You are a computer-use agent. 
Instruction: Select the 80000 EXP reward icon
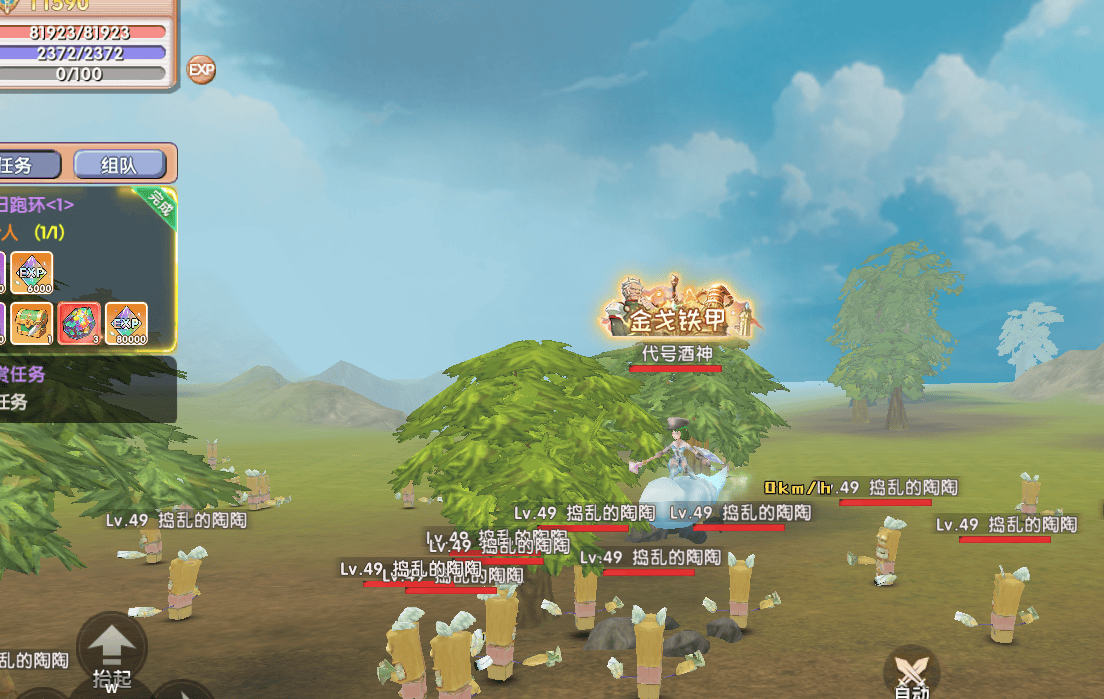coord(126,324)
